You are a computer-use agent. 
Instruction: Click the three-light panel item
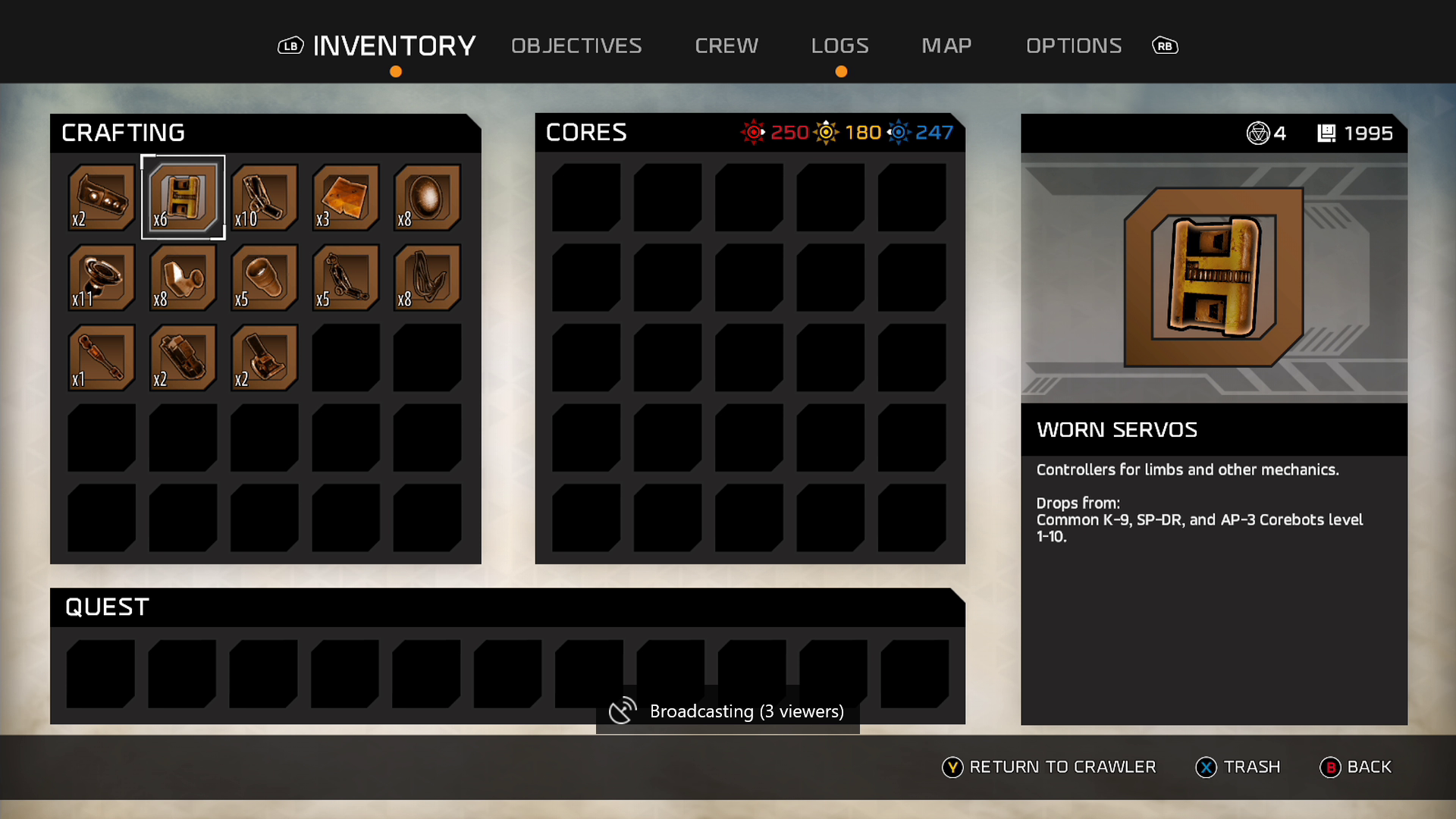tap(102, 197)
